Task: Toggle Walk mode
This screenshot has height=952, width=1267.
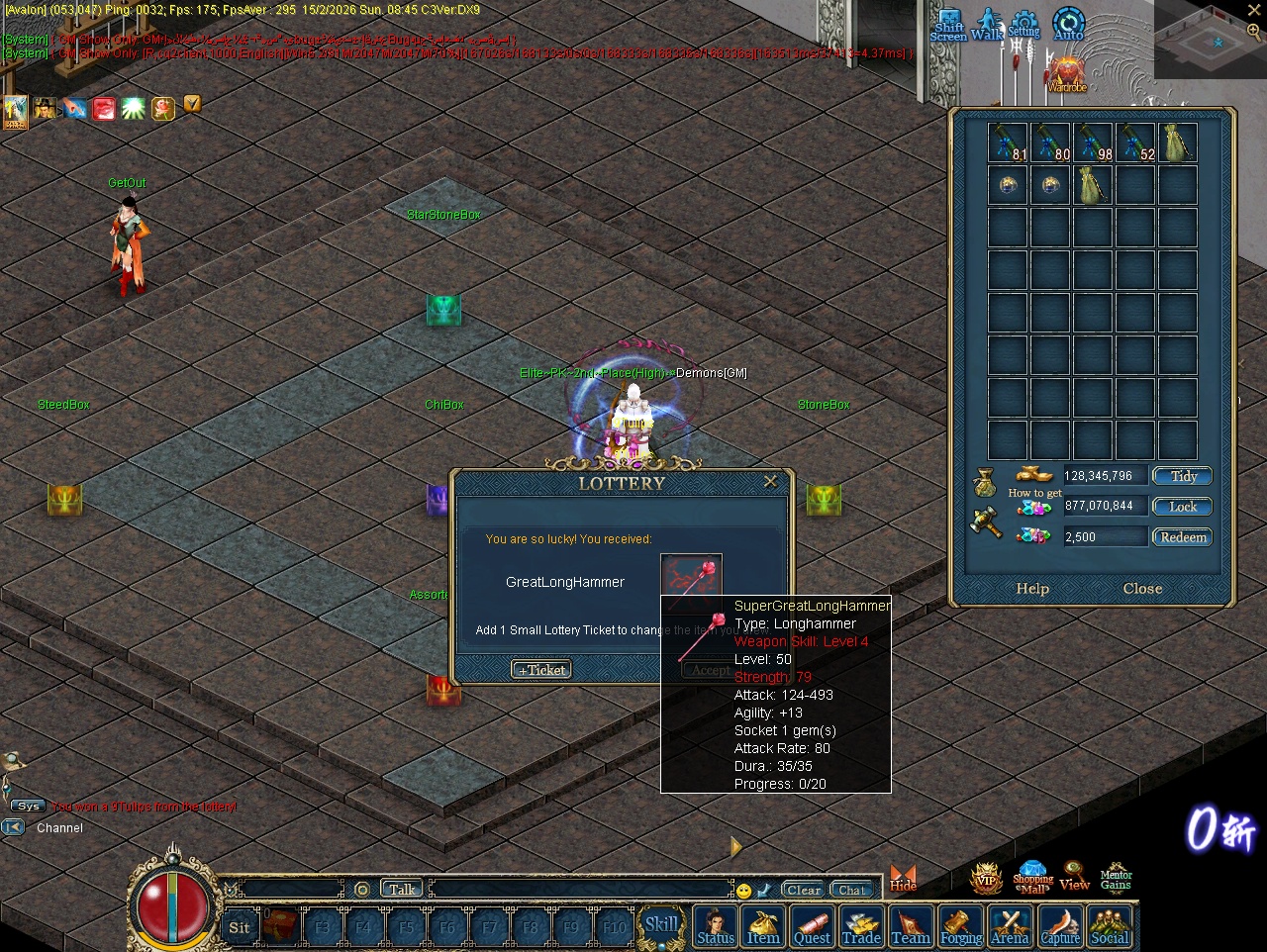Action: [x=987, y=24]
